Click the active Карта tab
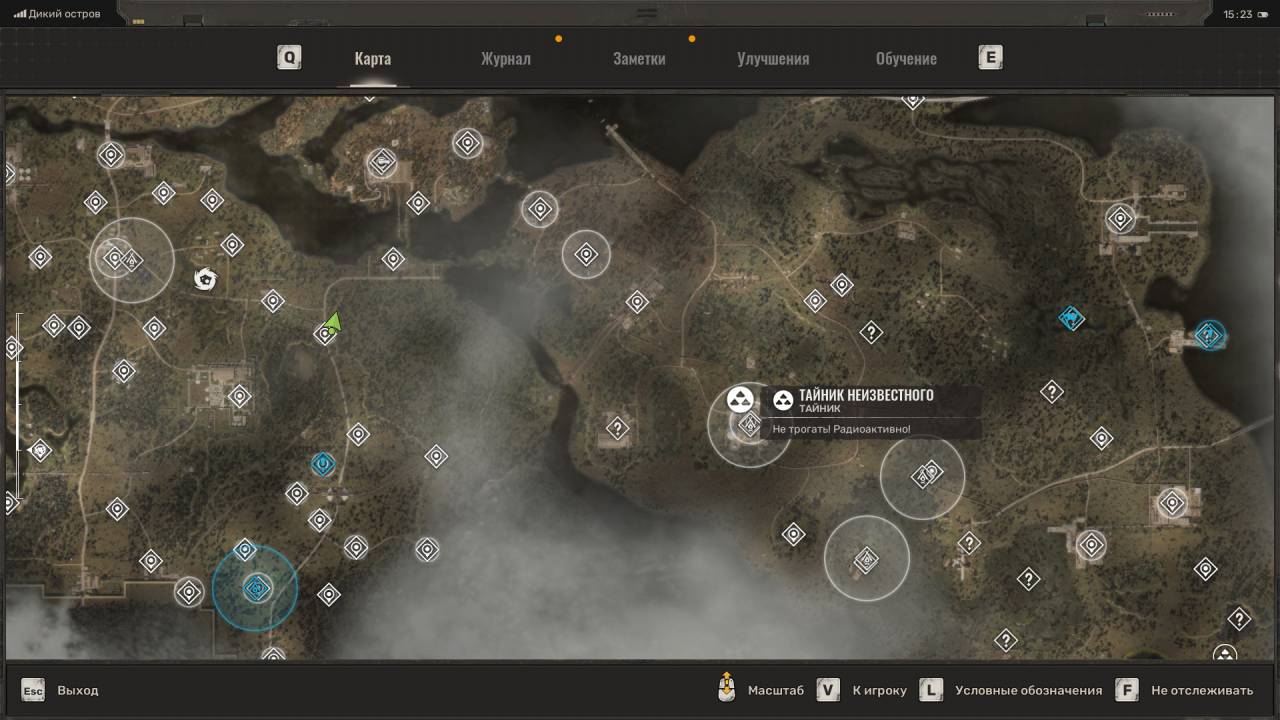Viewport: 1280px width, 720px height. [372, 58]
